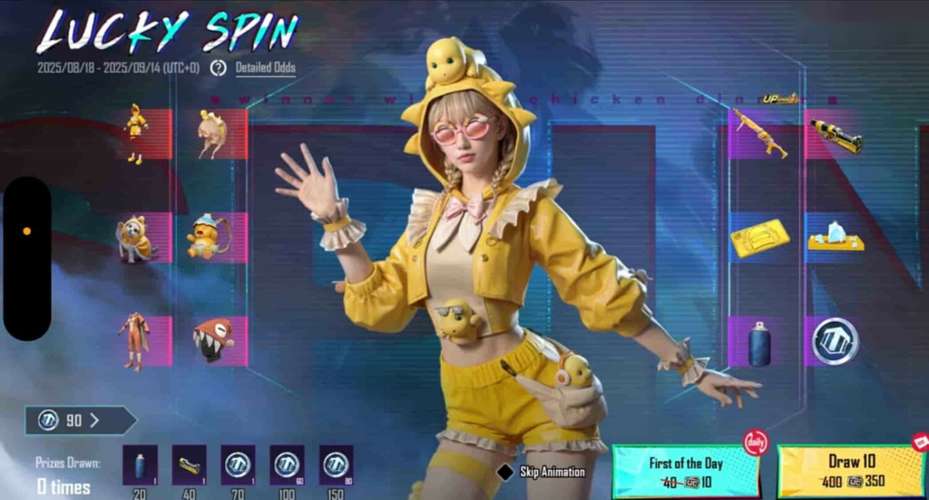View the yellow duck backpack prize

[210, 238]
